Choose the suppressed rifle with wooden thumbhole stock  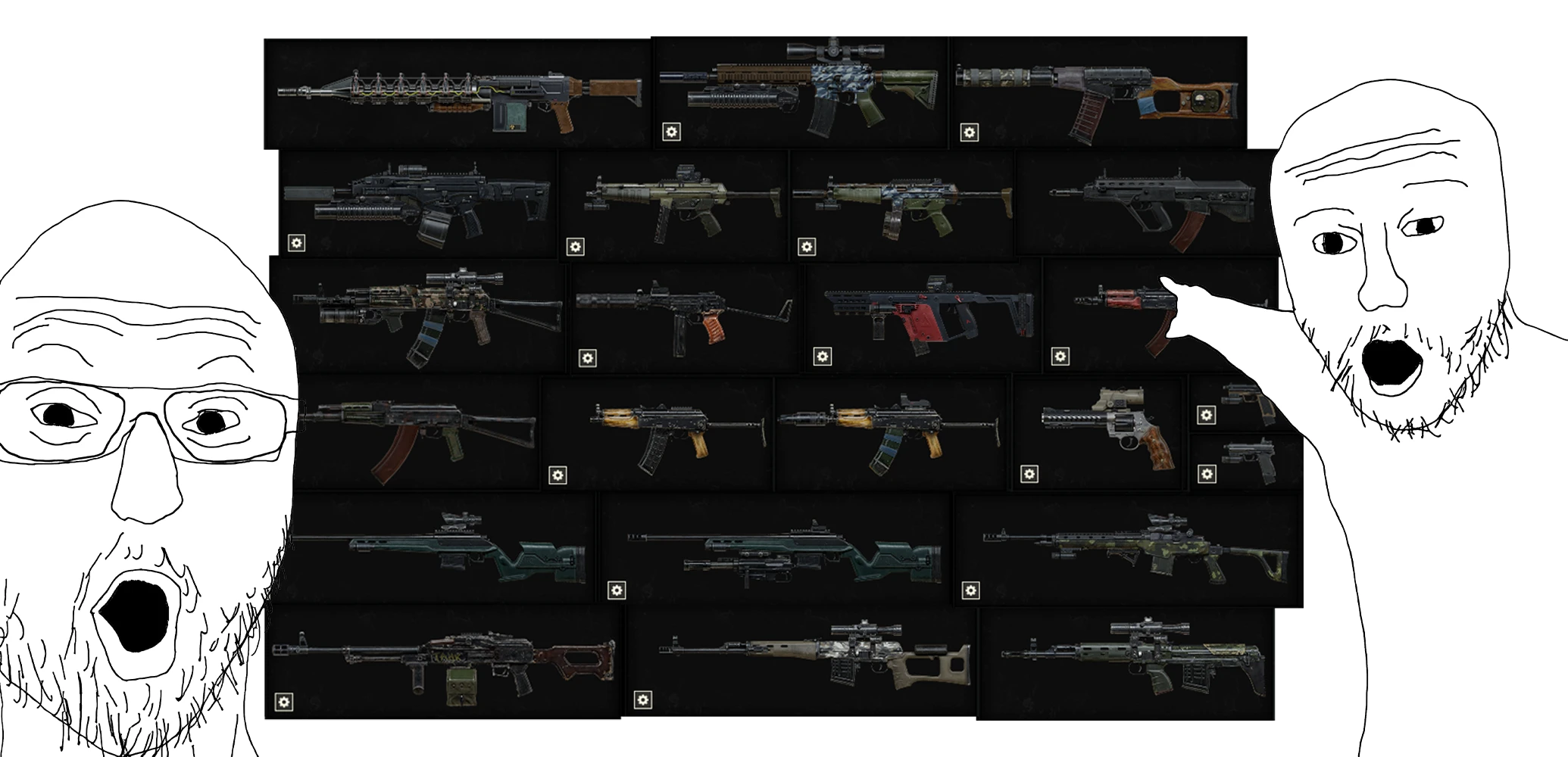click(x=1098, y=92)
